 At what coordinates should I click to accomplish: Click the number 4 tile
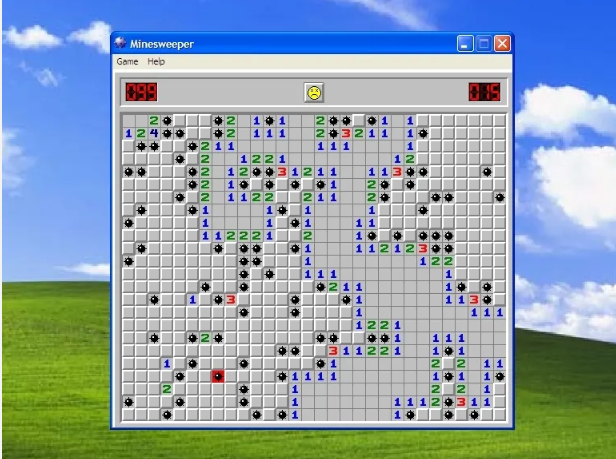[x=154, y=133]
